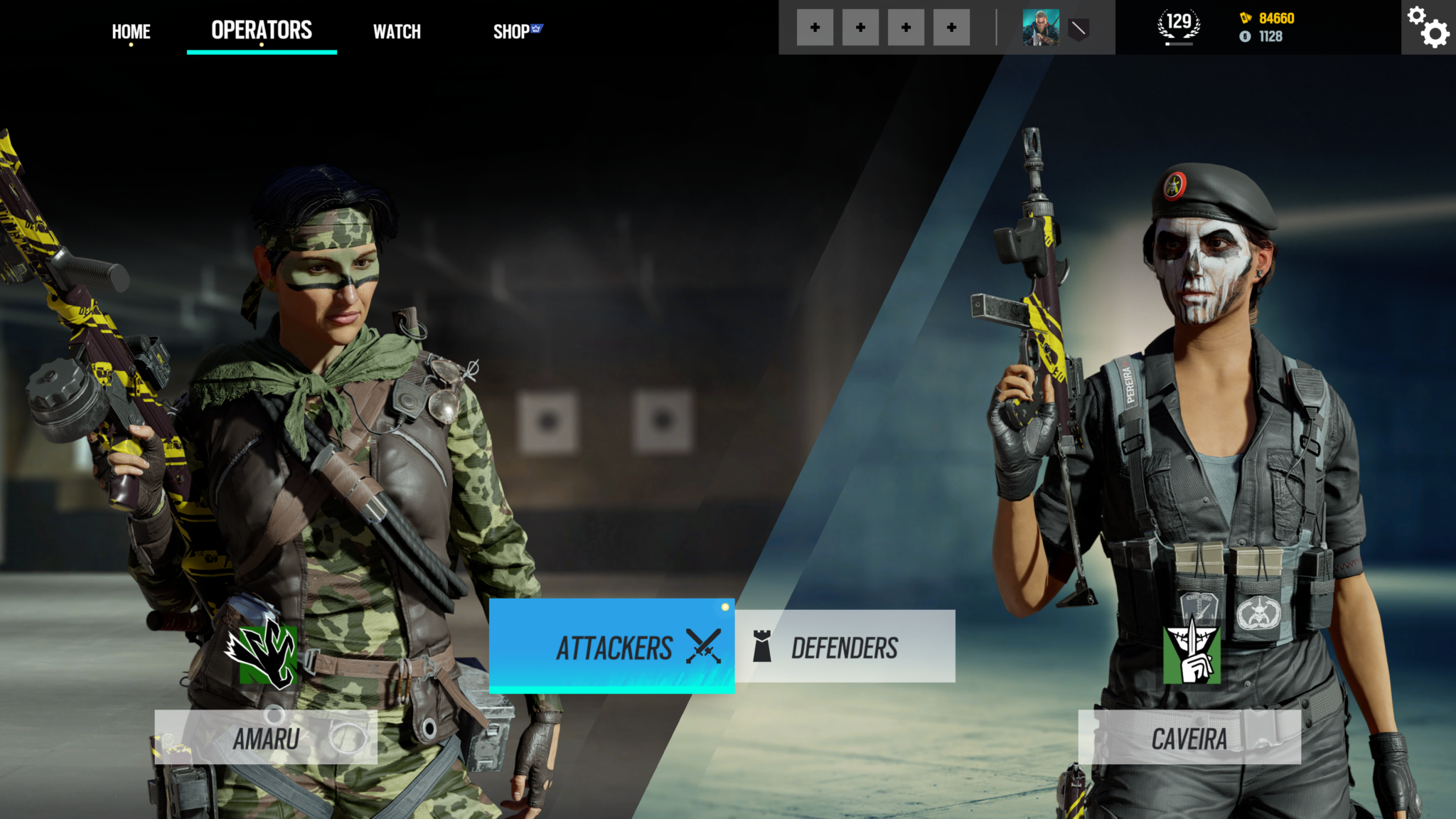Image resolution: width=1456 pixels, height=819 pixels.
Task: Open the Renown currency balance
Action: click(x=1268, y=18)
